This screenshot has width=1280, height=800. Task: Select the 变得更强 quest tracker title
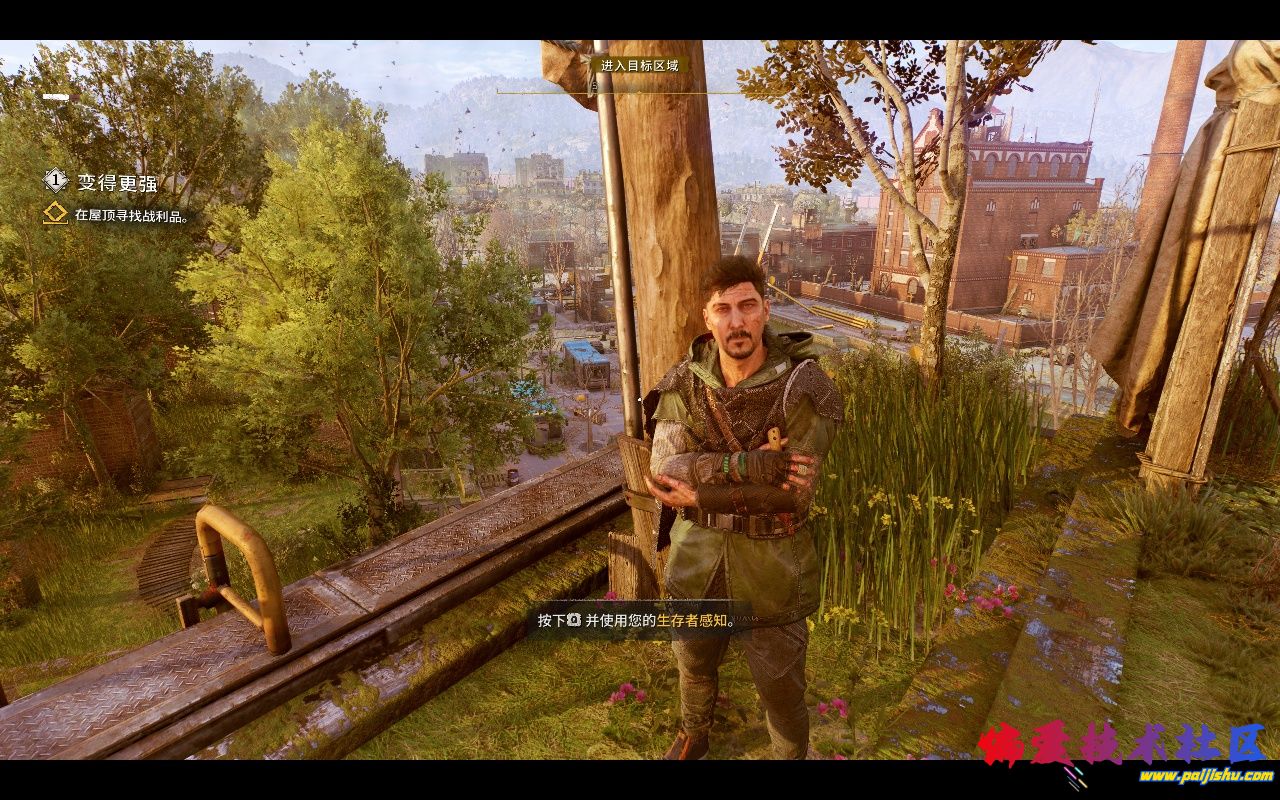(x=117, y=182)
